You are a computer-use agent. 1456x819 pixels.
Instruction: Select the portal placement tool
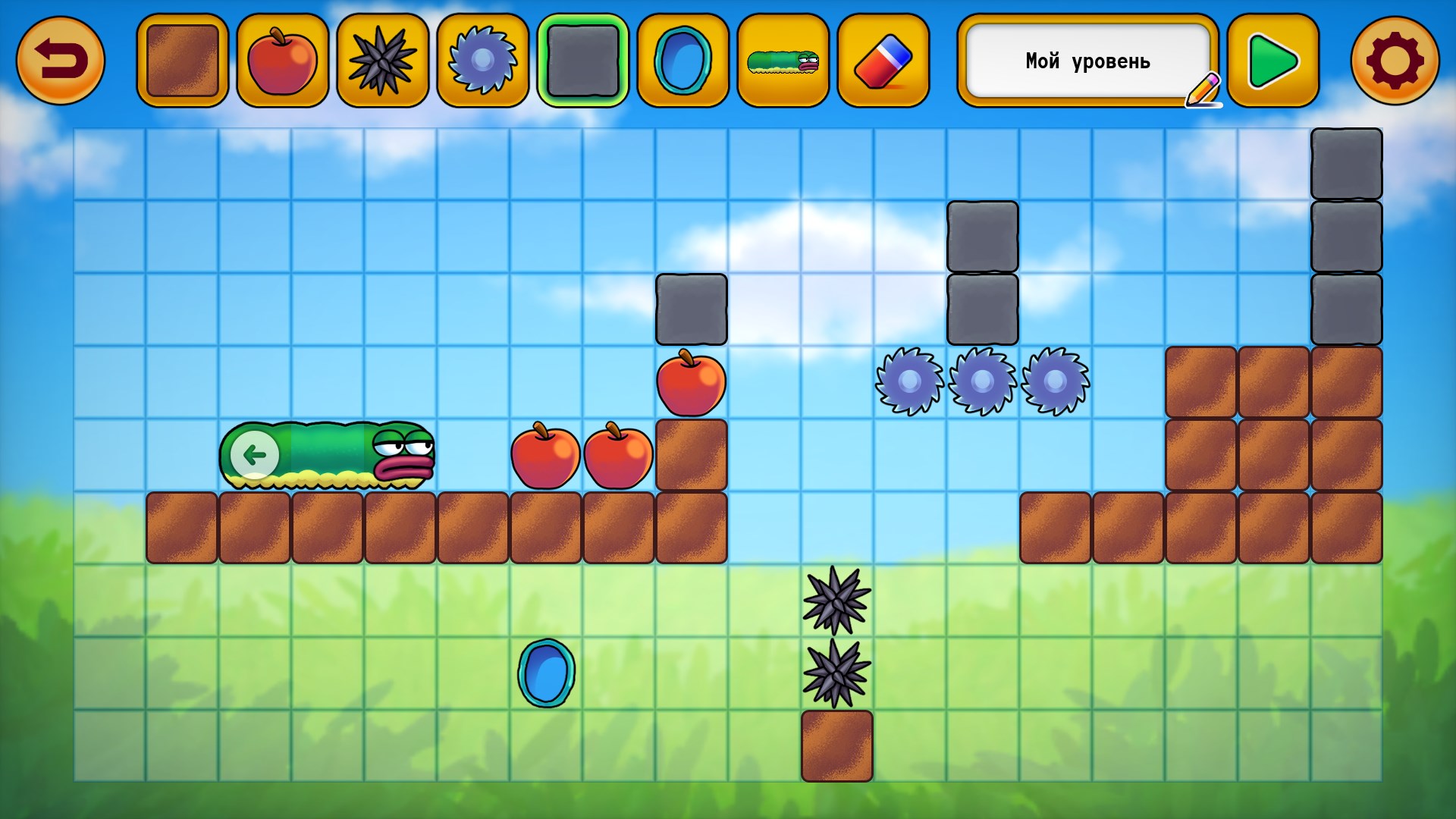coord(682,60)
